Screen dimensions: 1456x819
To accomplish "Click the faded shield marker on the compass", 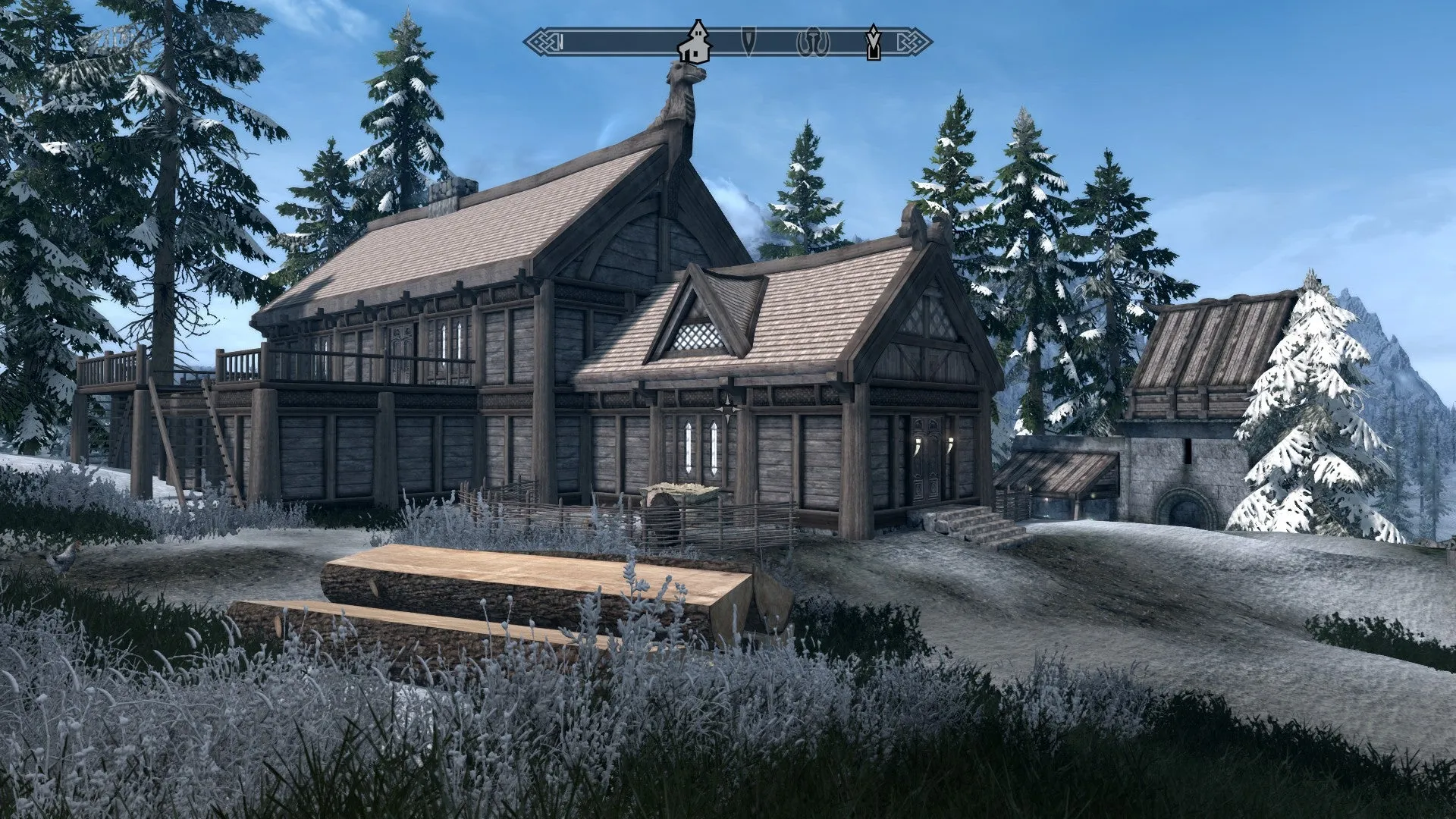I will coord(748,42).
